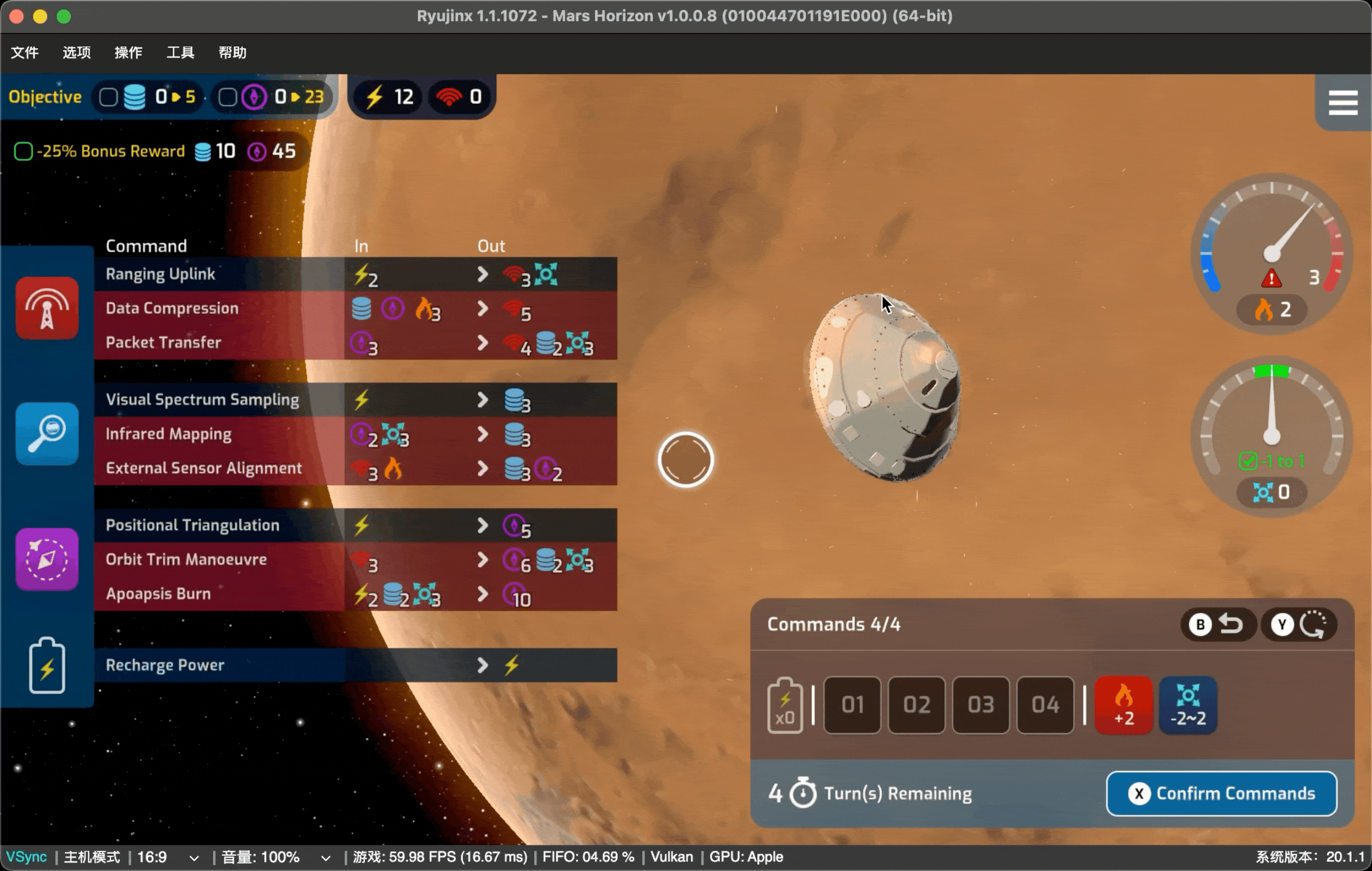Check the 0/5 data objective checkbox

(108, 97)
